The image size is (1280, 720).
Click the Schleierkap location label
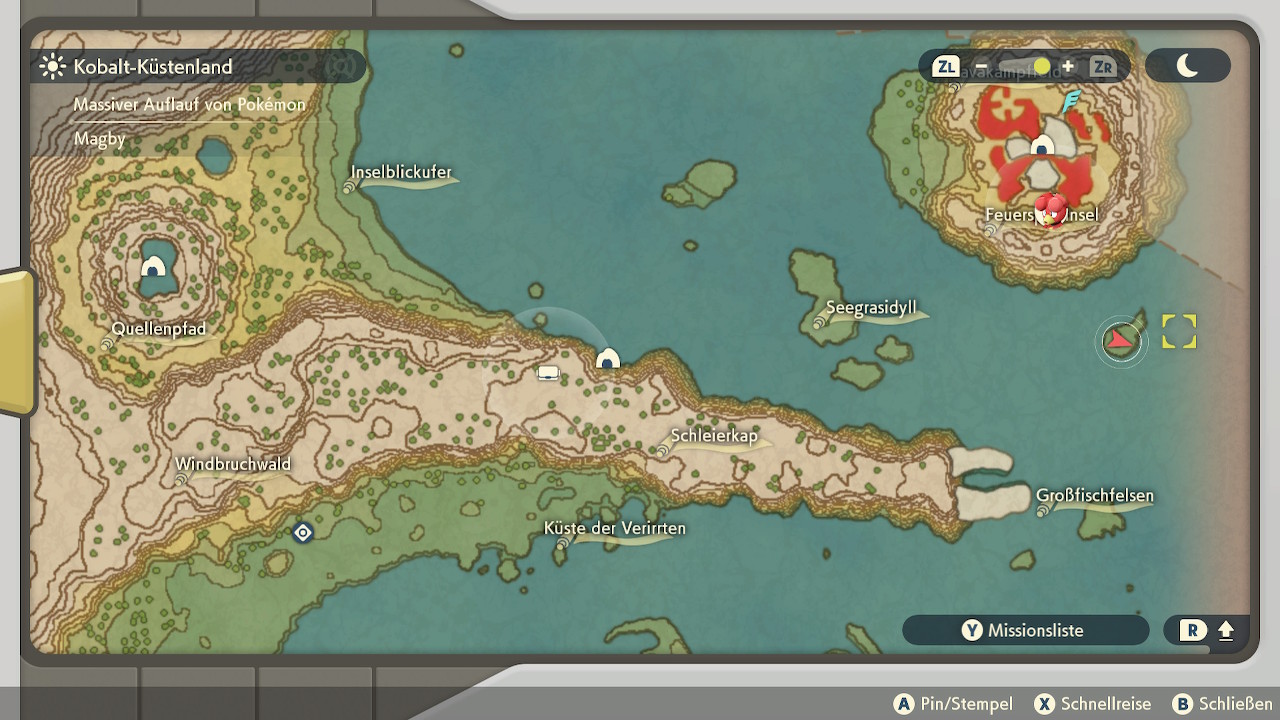[x=714, y=436]
